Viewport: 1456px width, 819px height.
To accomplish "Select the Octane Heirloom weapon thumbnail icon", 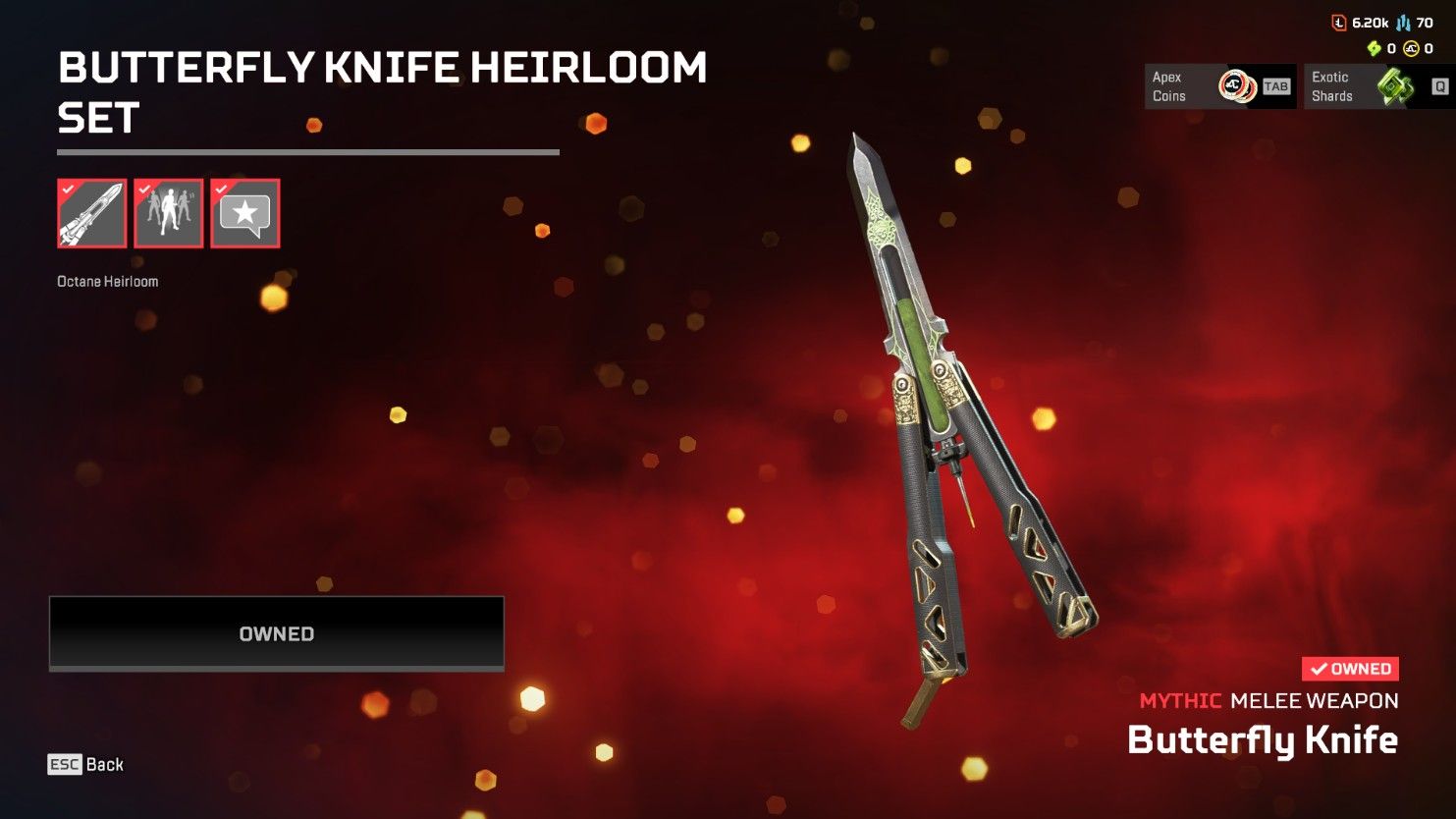I will coord(91,213).
